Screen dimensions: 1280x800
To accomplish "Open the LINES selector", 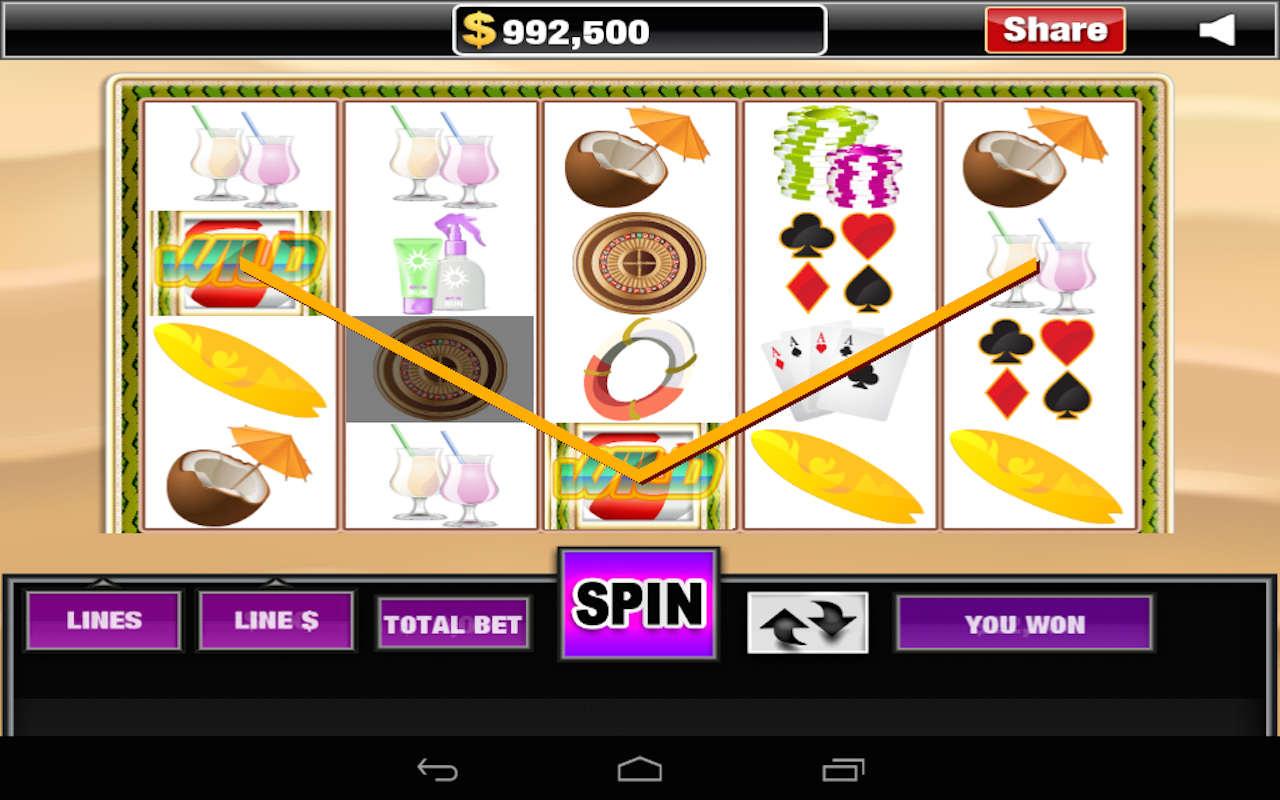I will (x=103, y=620).
